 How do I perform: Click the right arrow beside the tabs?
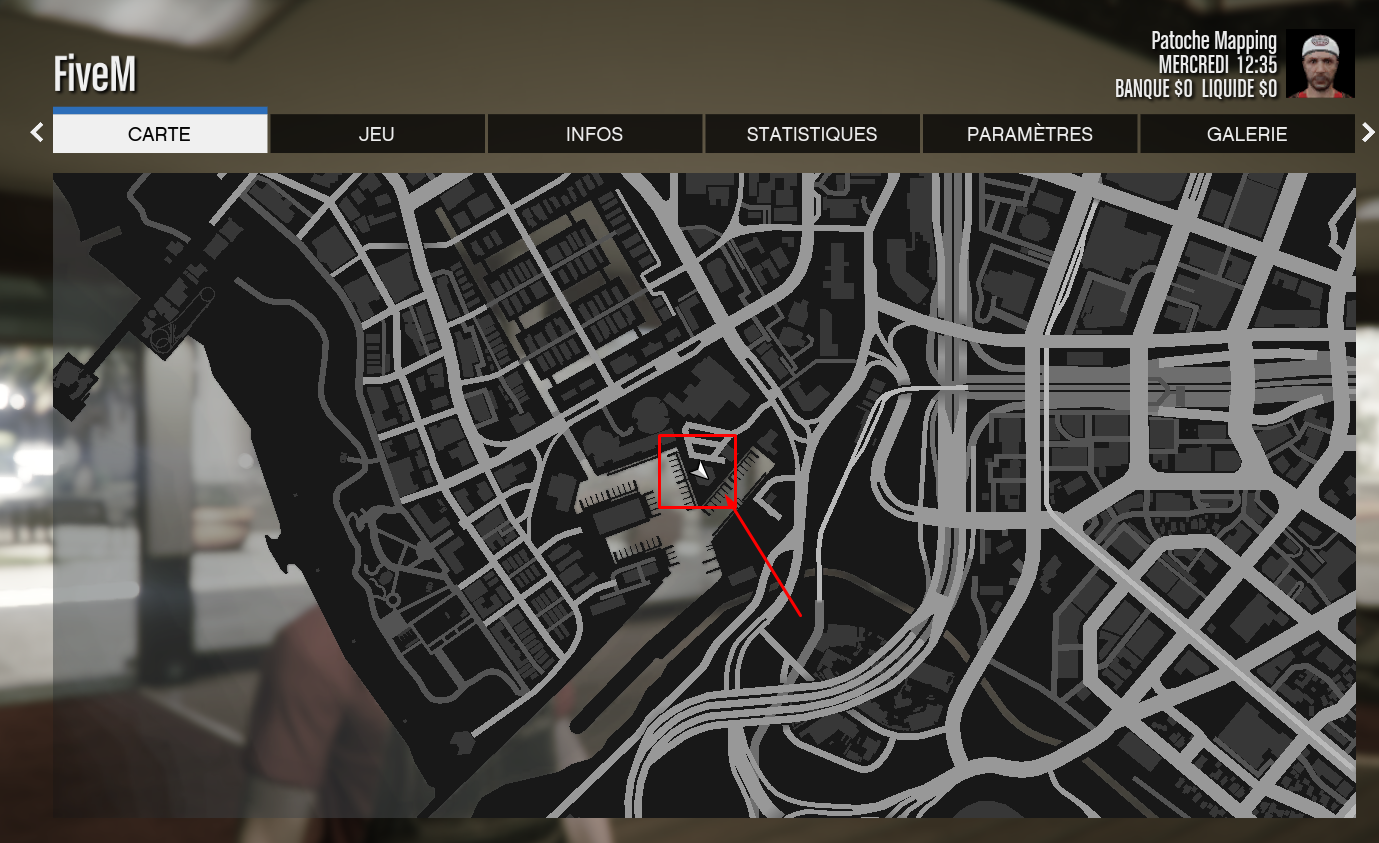1368,132
